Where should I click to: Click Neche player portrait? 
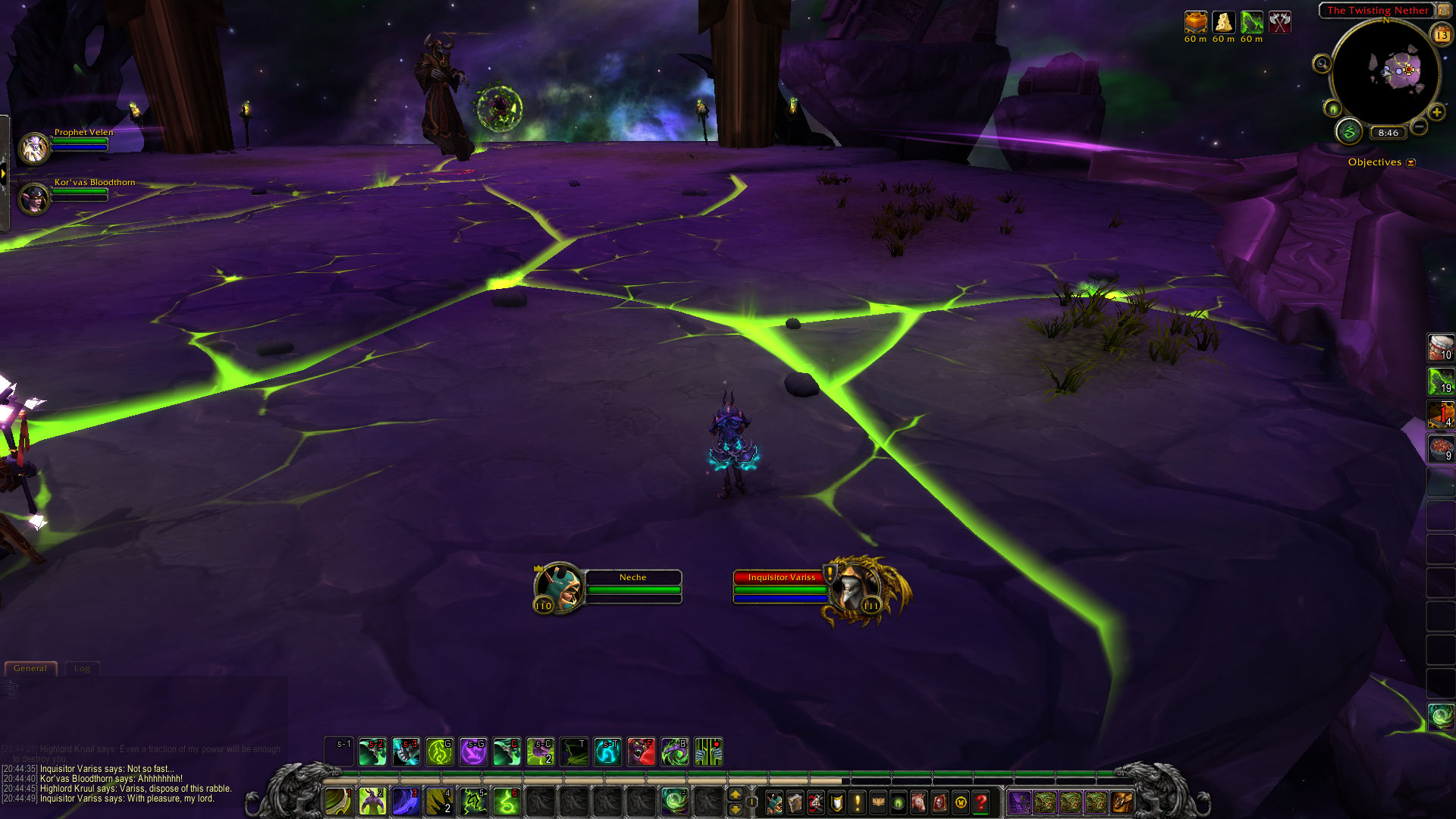[x=560, y=588]
